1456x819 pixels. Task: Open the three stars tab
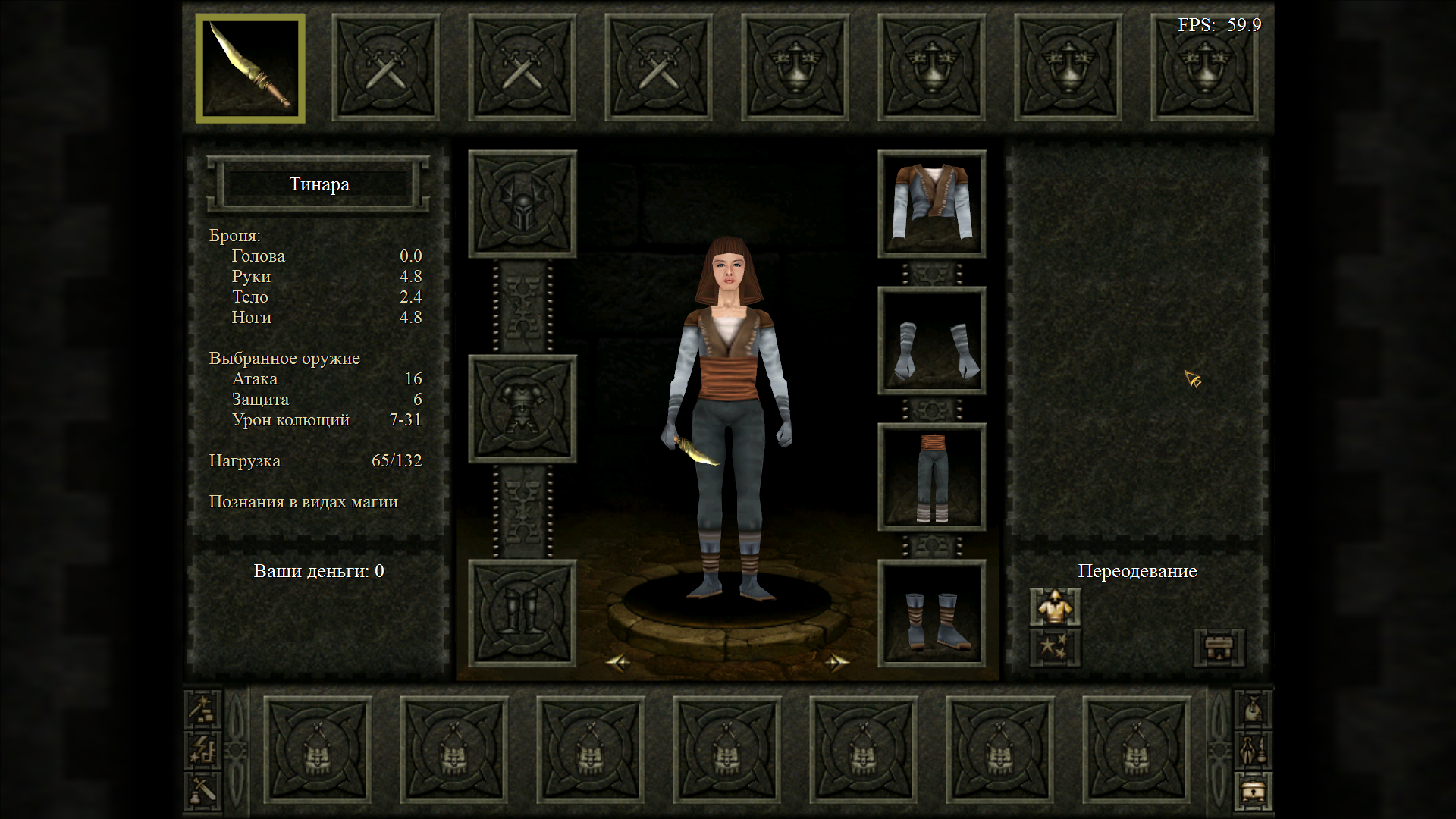click(1055, 648)
